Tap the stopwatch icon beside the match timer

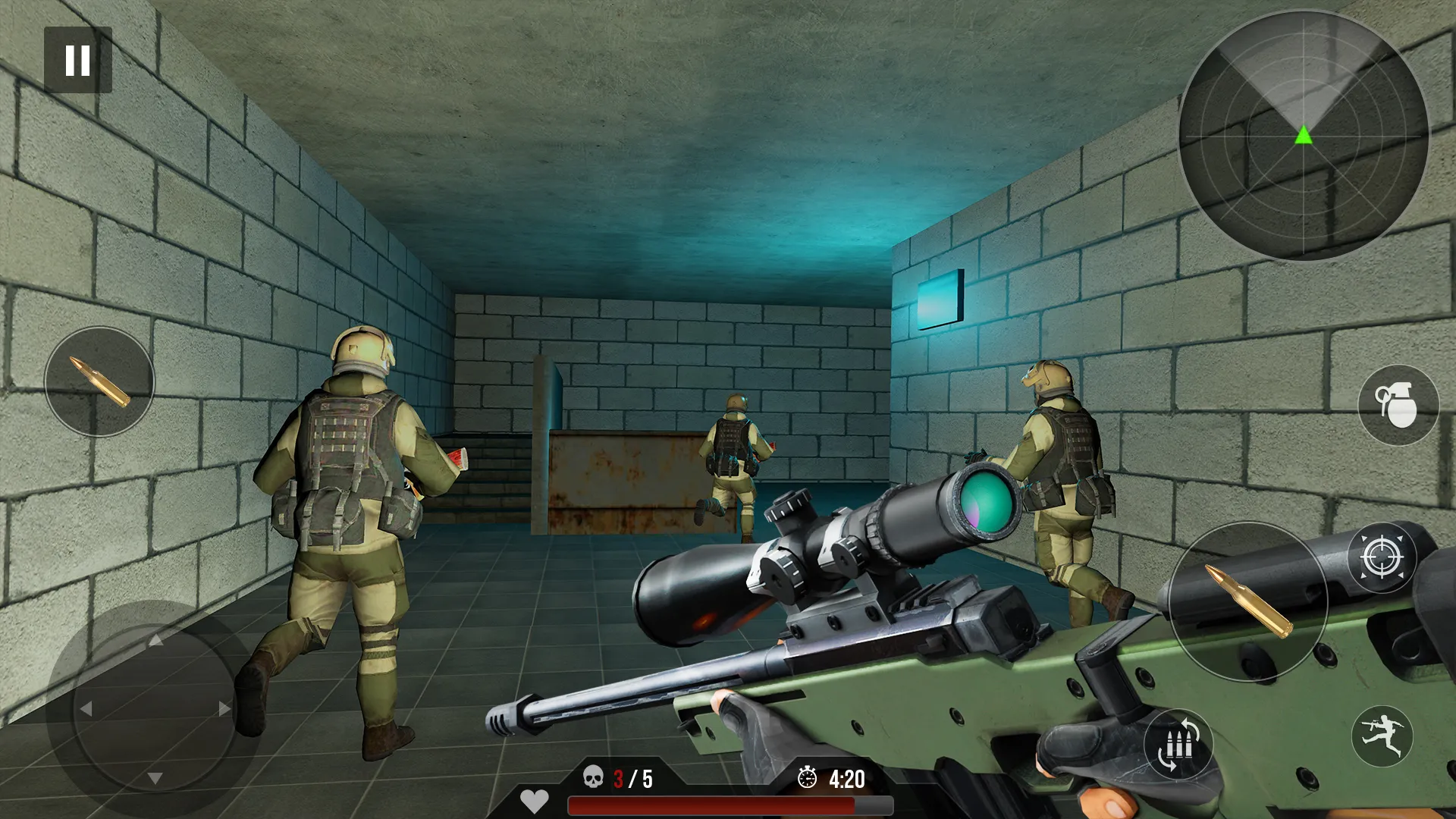coord(807,777)
